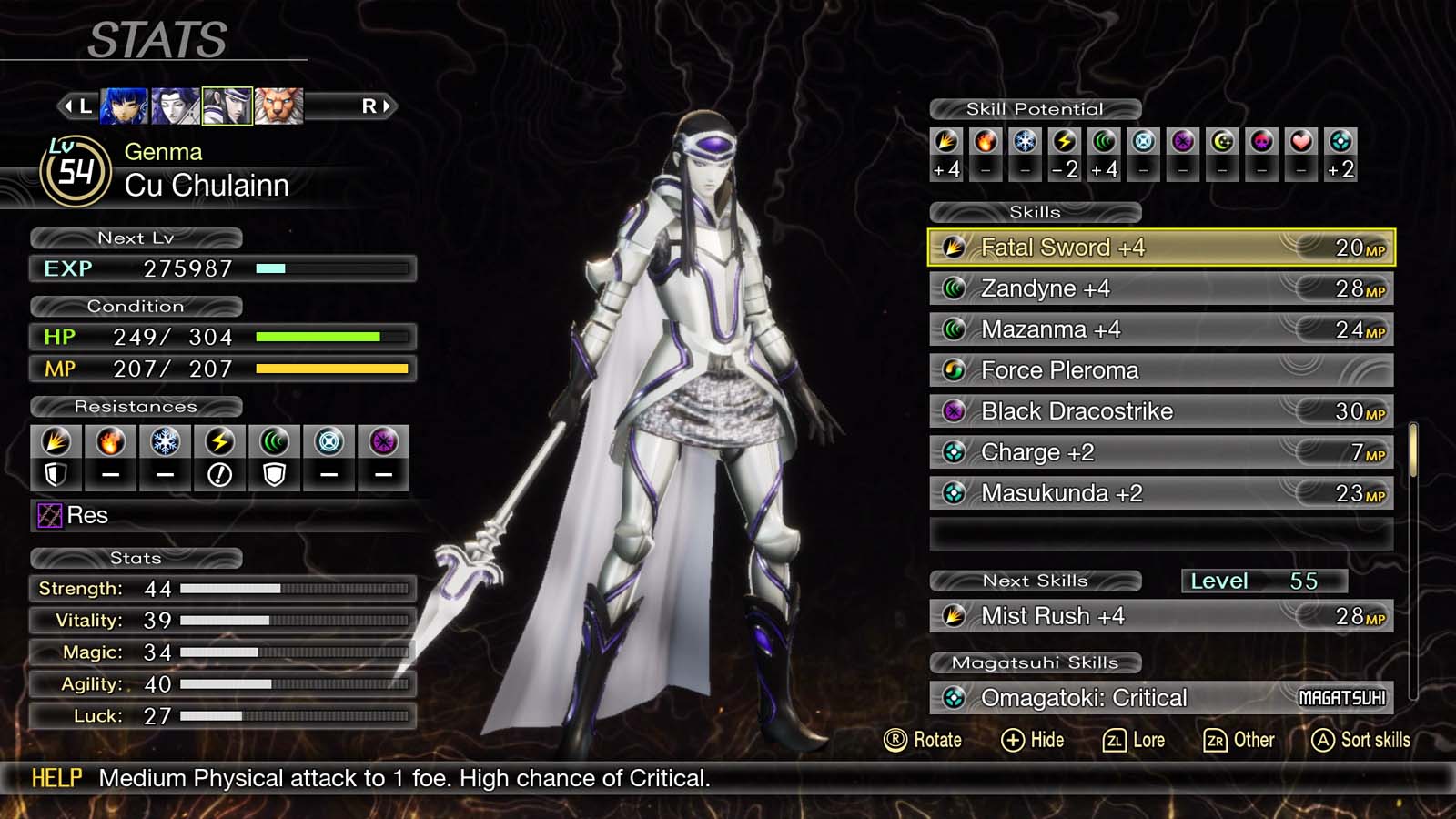This screenshot has width=1456, height=819.
Task: Open the Lore entry for Fatal Sword
Action: point(1136,740)
